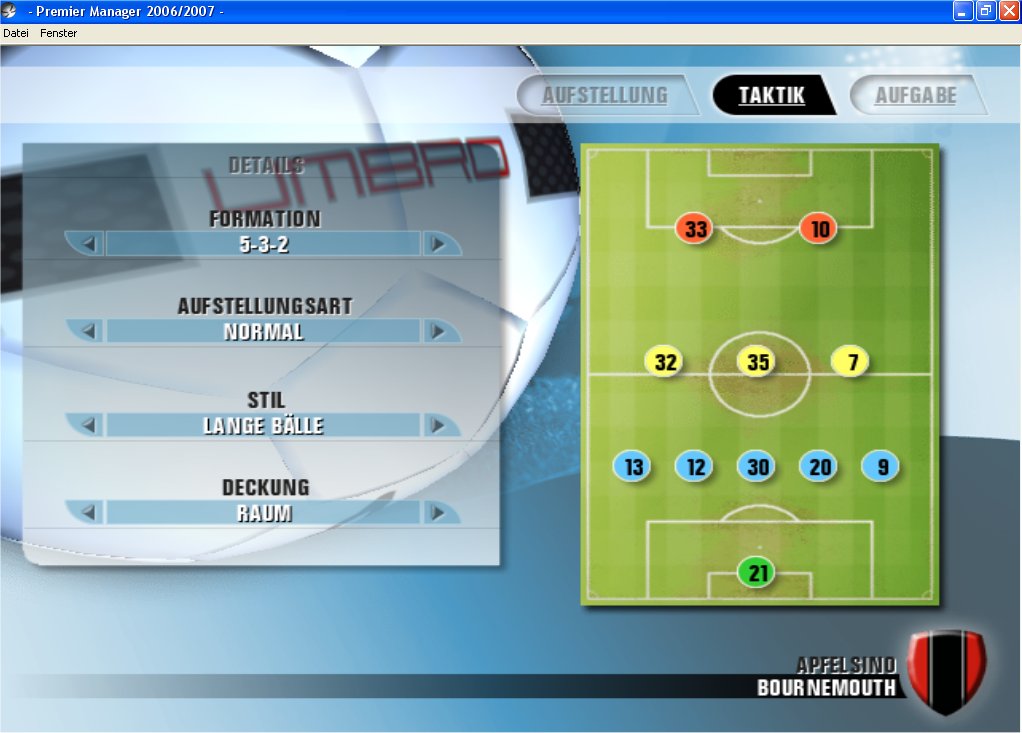Viewport: 1022px width, 733px height.
Task: Pick striker number 33 on the pitch
Action: (x=695, y=230)
